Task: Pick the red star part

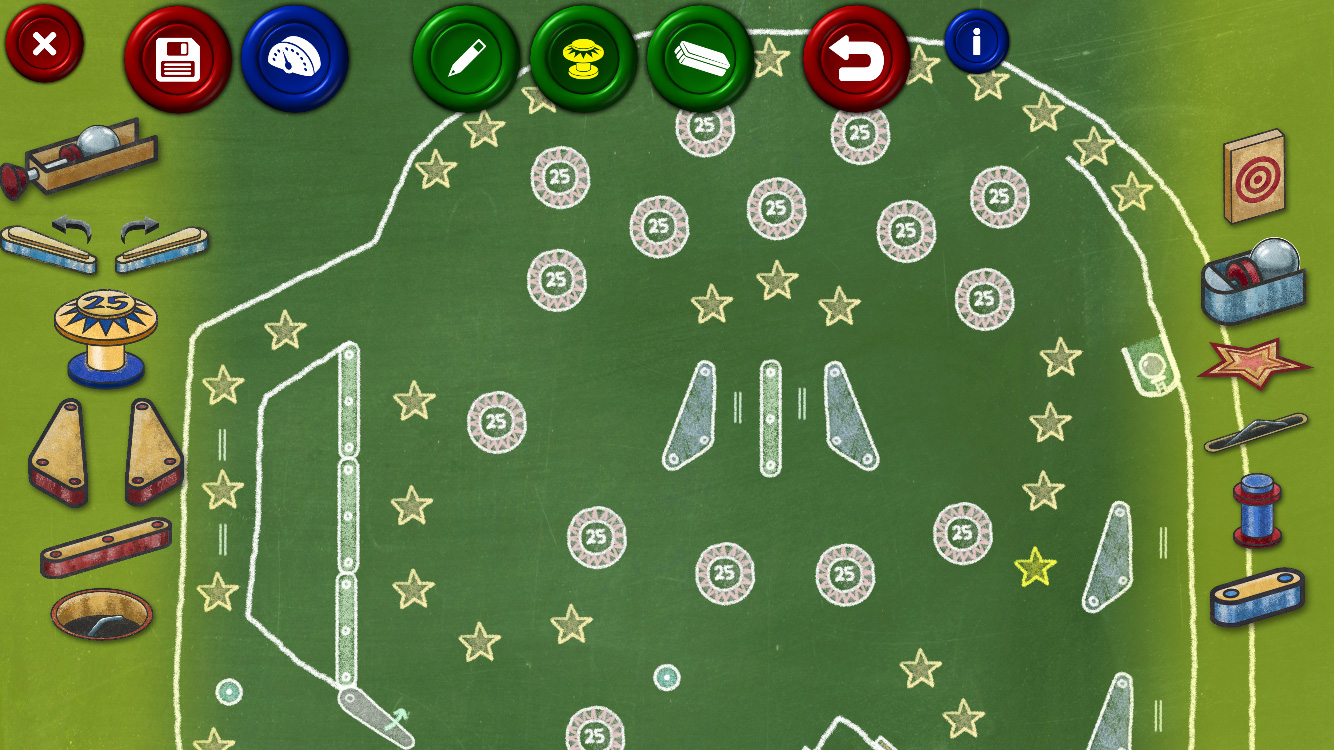Action: coord(1255,362)
